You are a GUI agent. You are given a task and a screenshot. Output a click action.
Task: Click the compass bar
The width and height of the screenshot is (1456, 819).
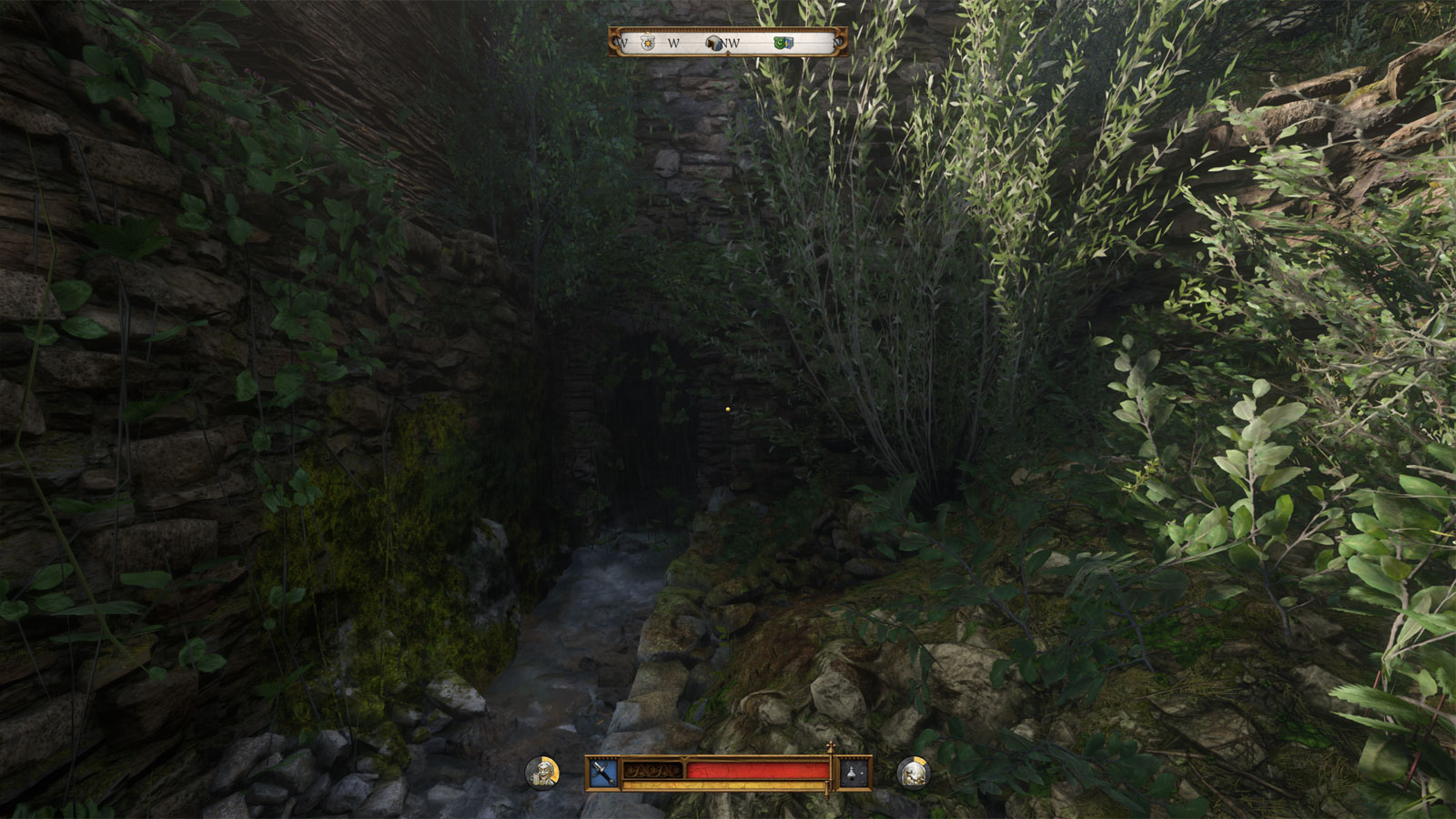(728, 42)
